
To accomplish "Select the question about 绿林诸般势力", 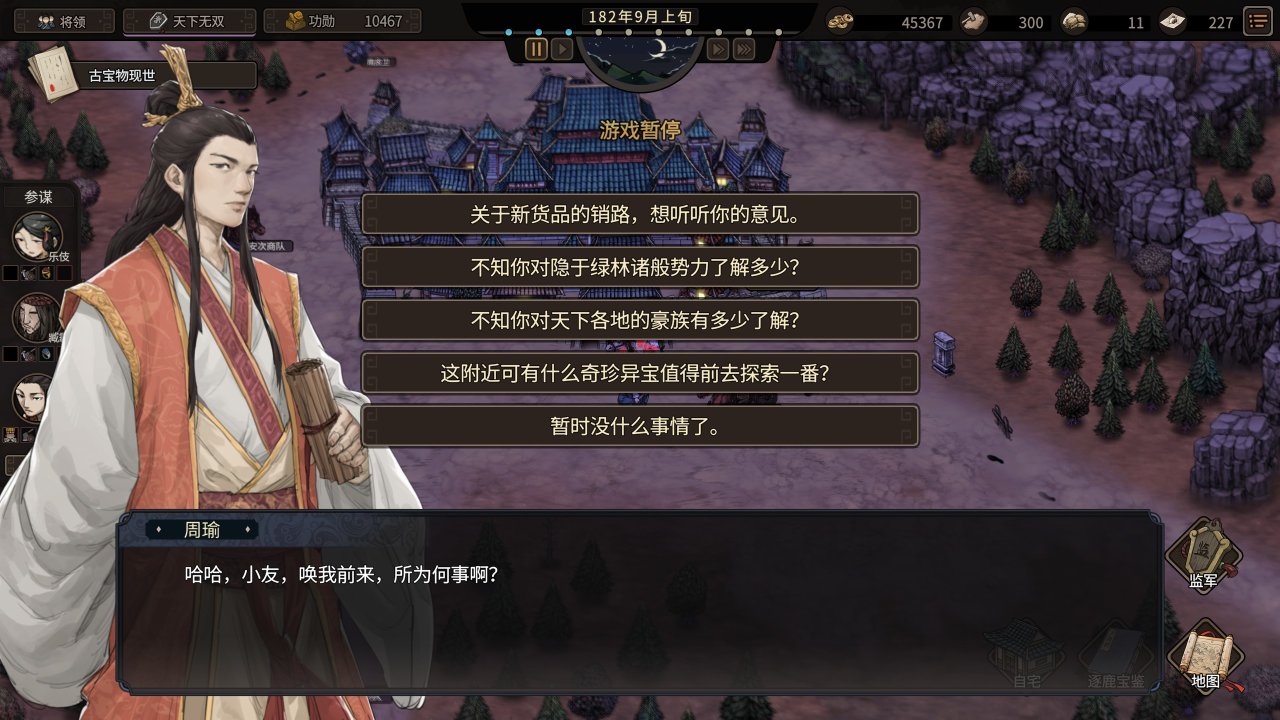I will (x=640, y=267).
